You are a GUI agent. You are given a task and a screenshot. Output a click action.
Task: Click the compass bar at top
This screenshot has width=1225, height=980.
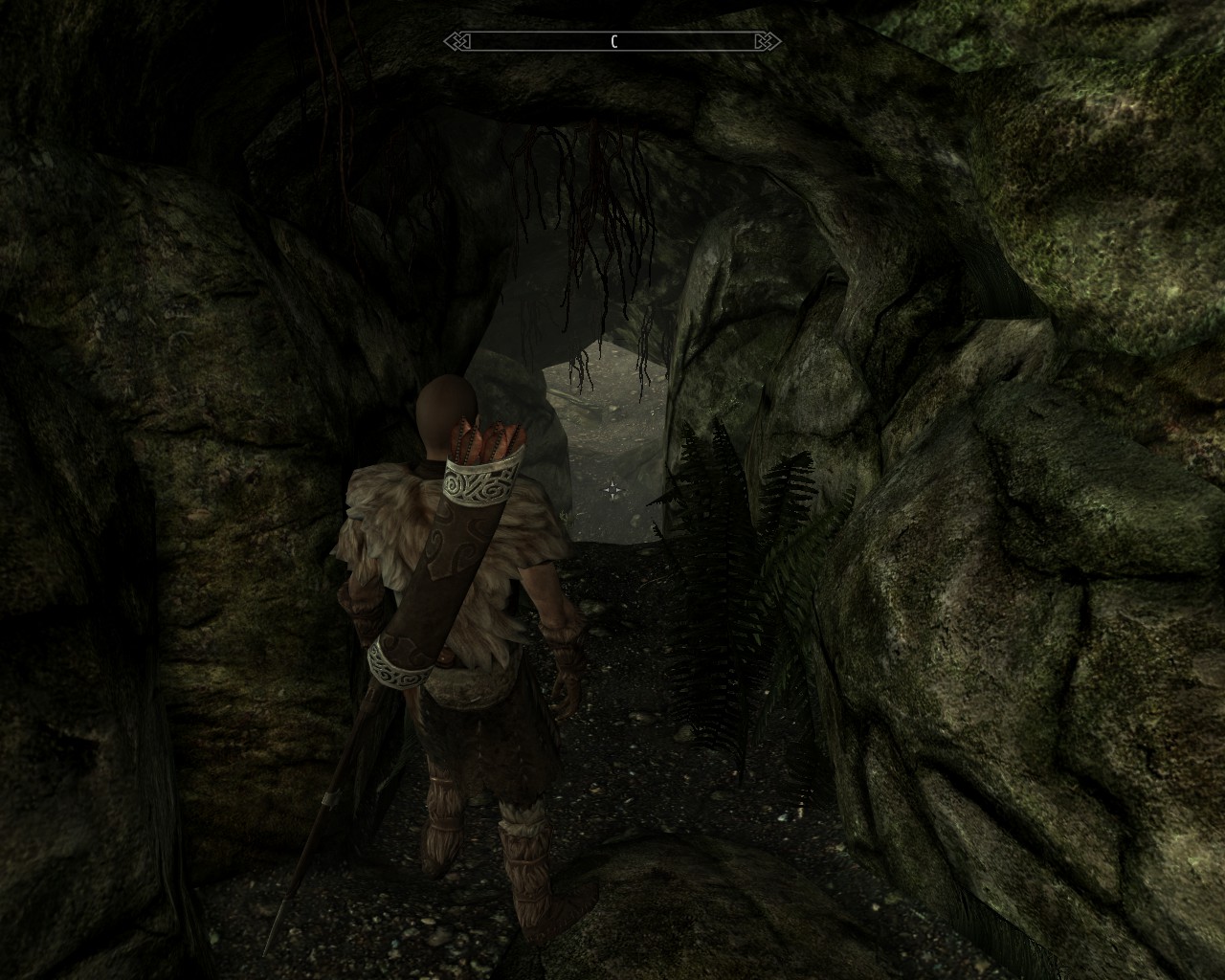[612, 41]
